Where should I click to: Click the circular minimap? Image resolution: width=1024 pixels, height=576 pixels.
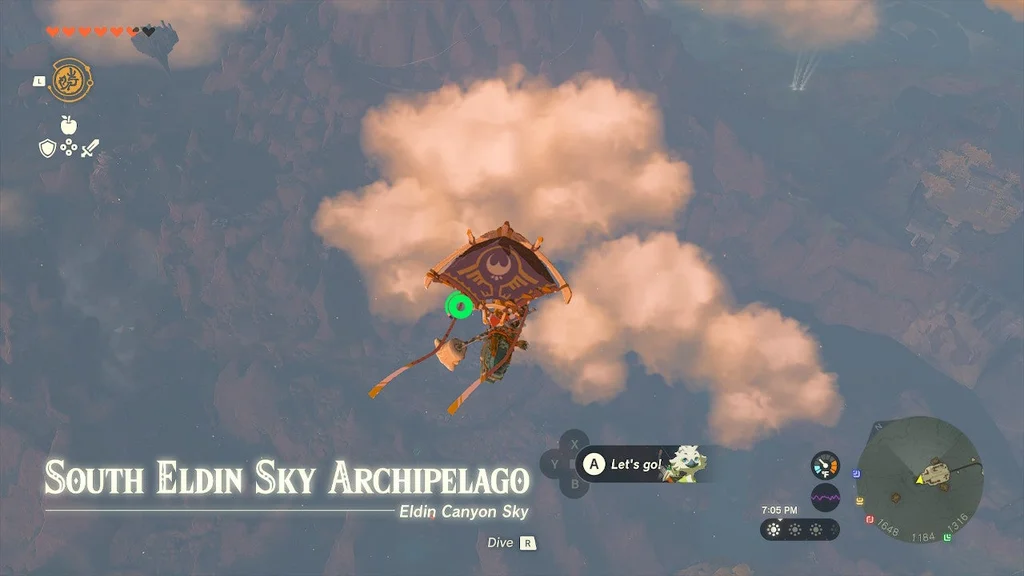pyautogui.click(x=920, y=479)
